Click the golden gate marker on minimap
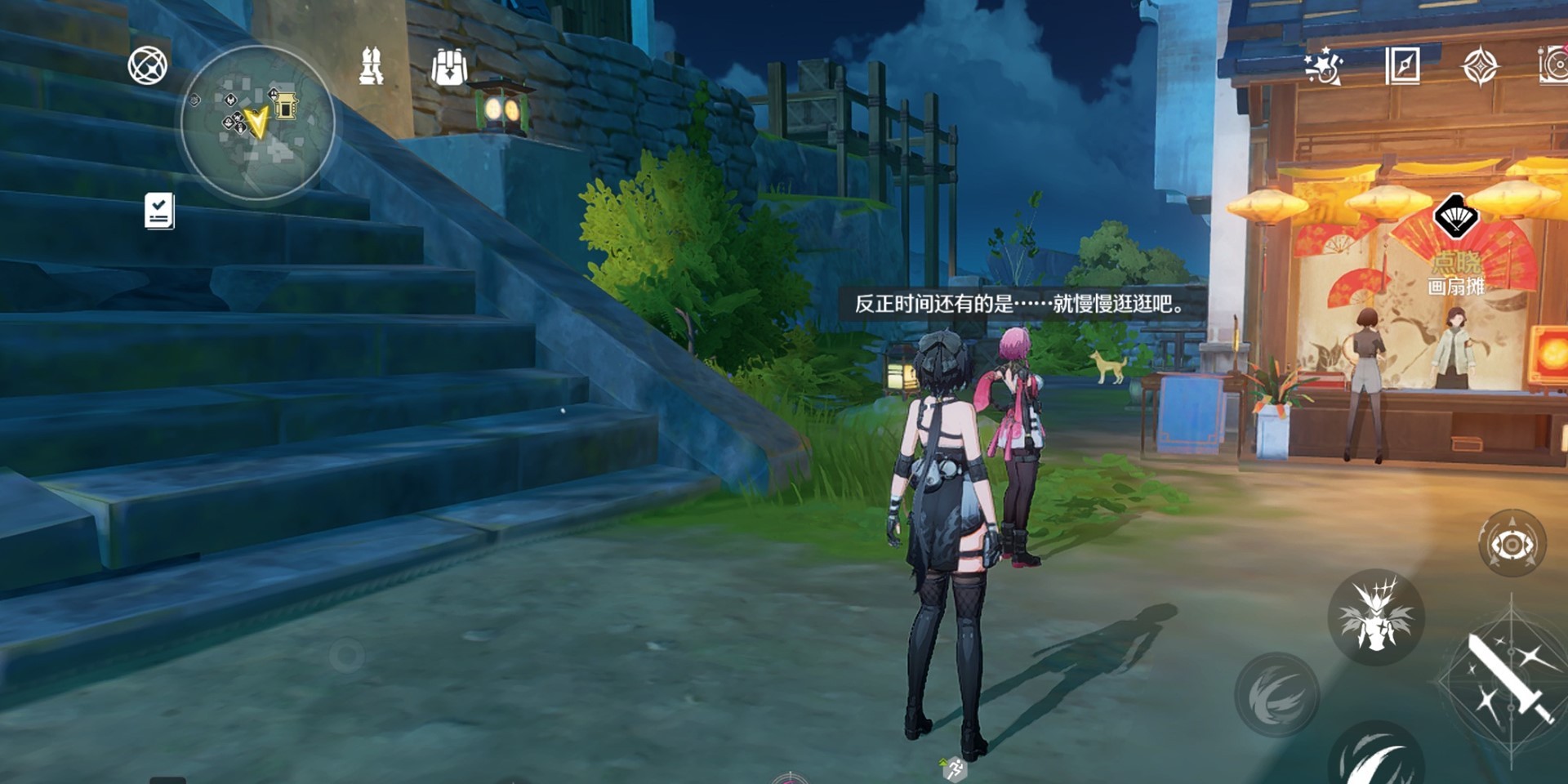This screenshot has width=1568, height=784. [285, 105]
